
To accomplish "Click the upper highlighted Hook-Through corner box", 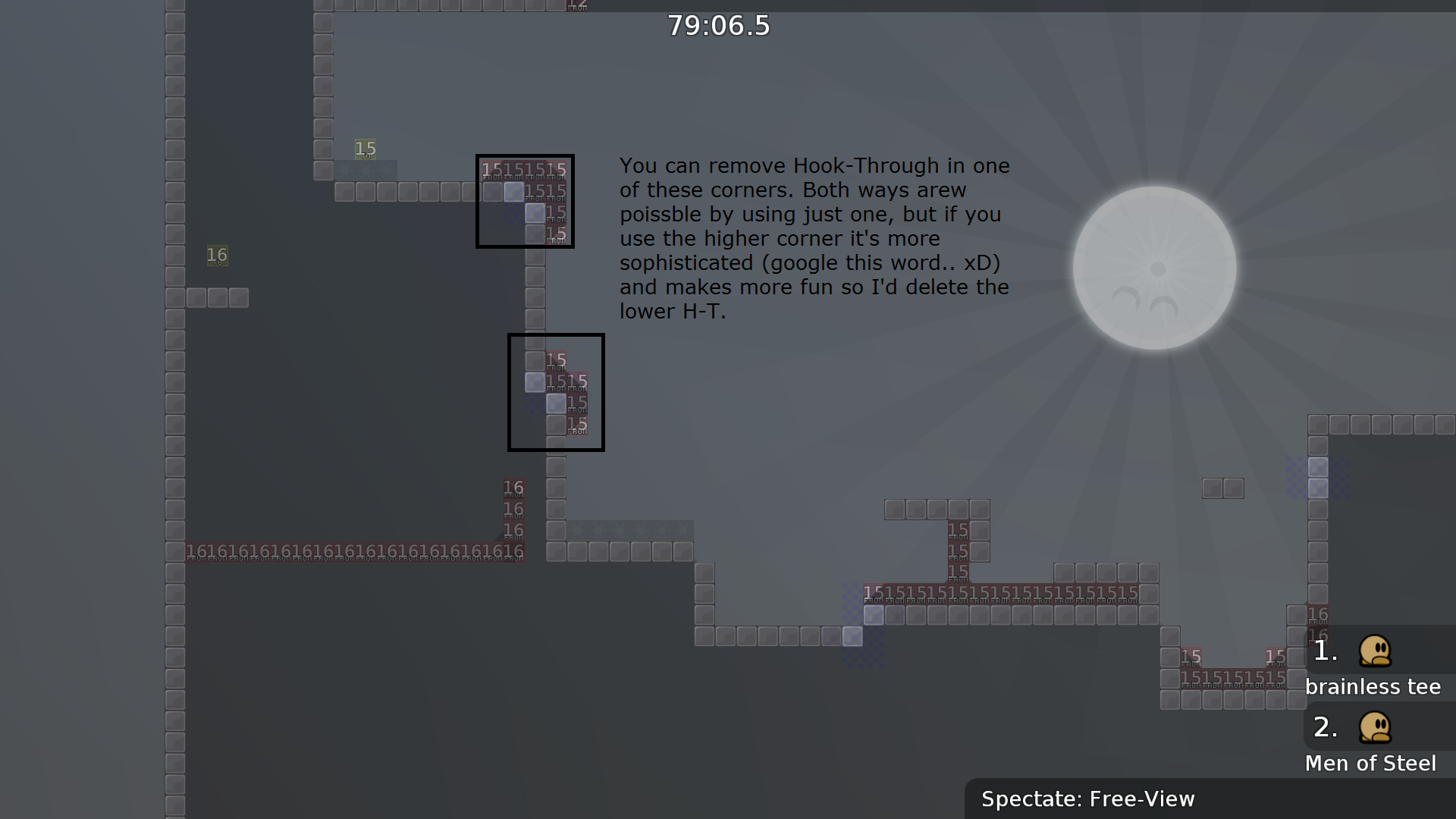I will pyautogui.click(x=525, y=201).
